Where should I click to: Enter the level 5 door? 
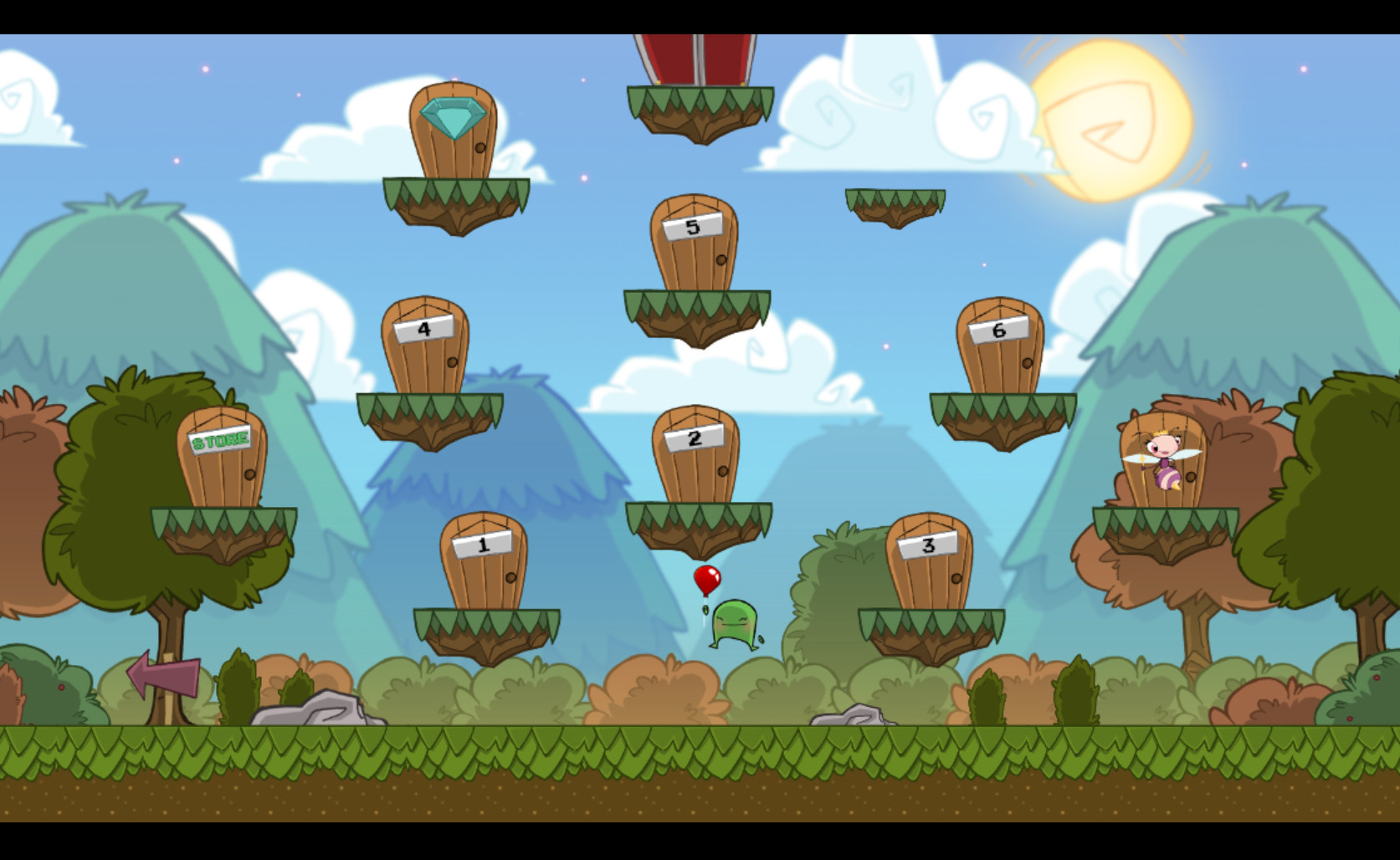coord(694,245)
